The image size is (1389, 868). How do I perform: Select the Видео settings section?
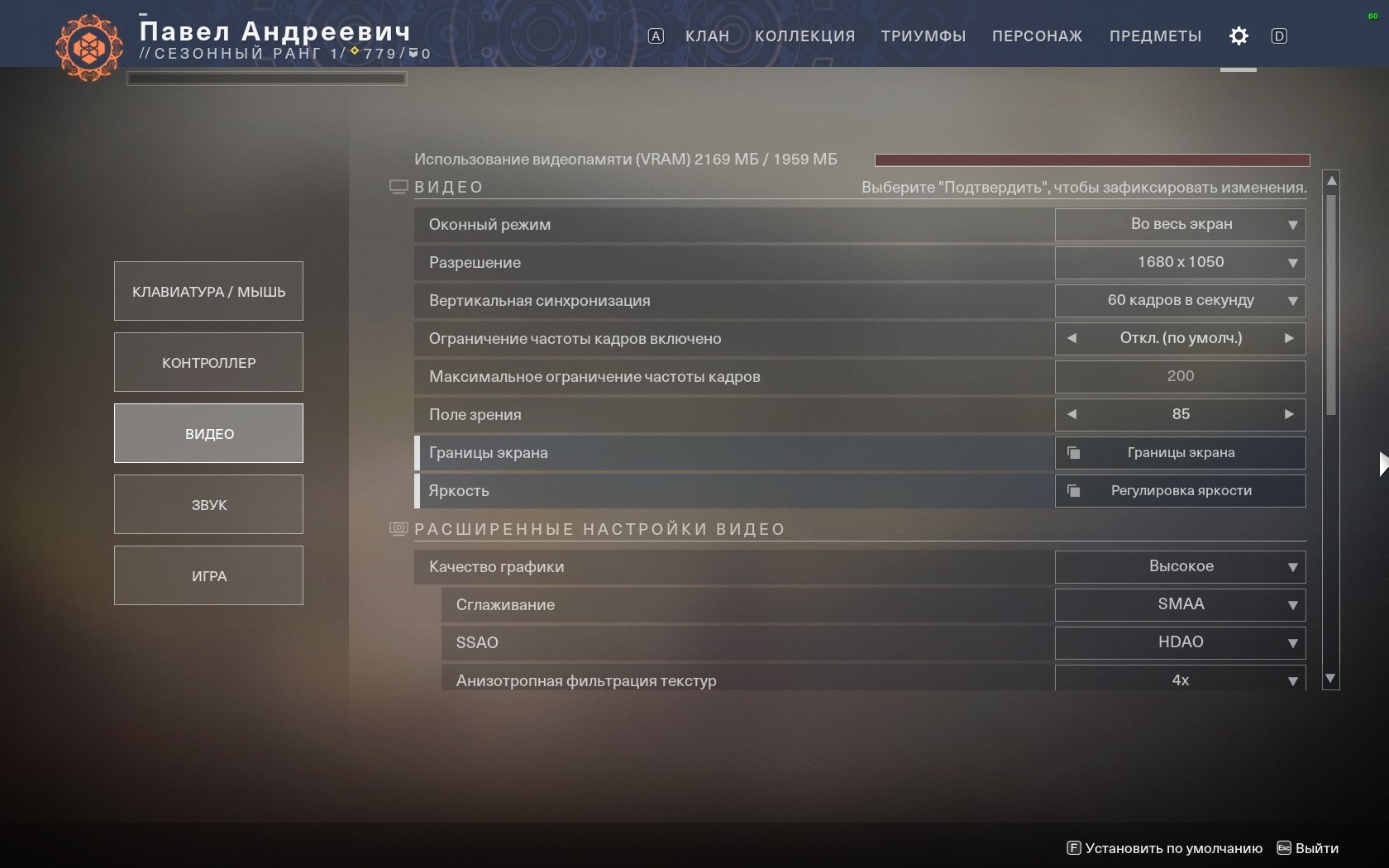pyautogui.click(x=208, y=433)
